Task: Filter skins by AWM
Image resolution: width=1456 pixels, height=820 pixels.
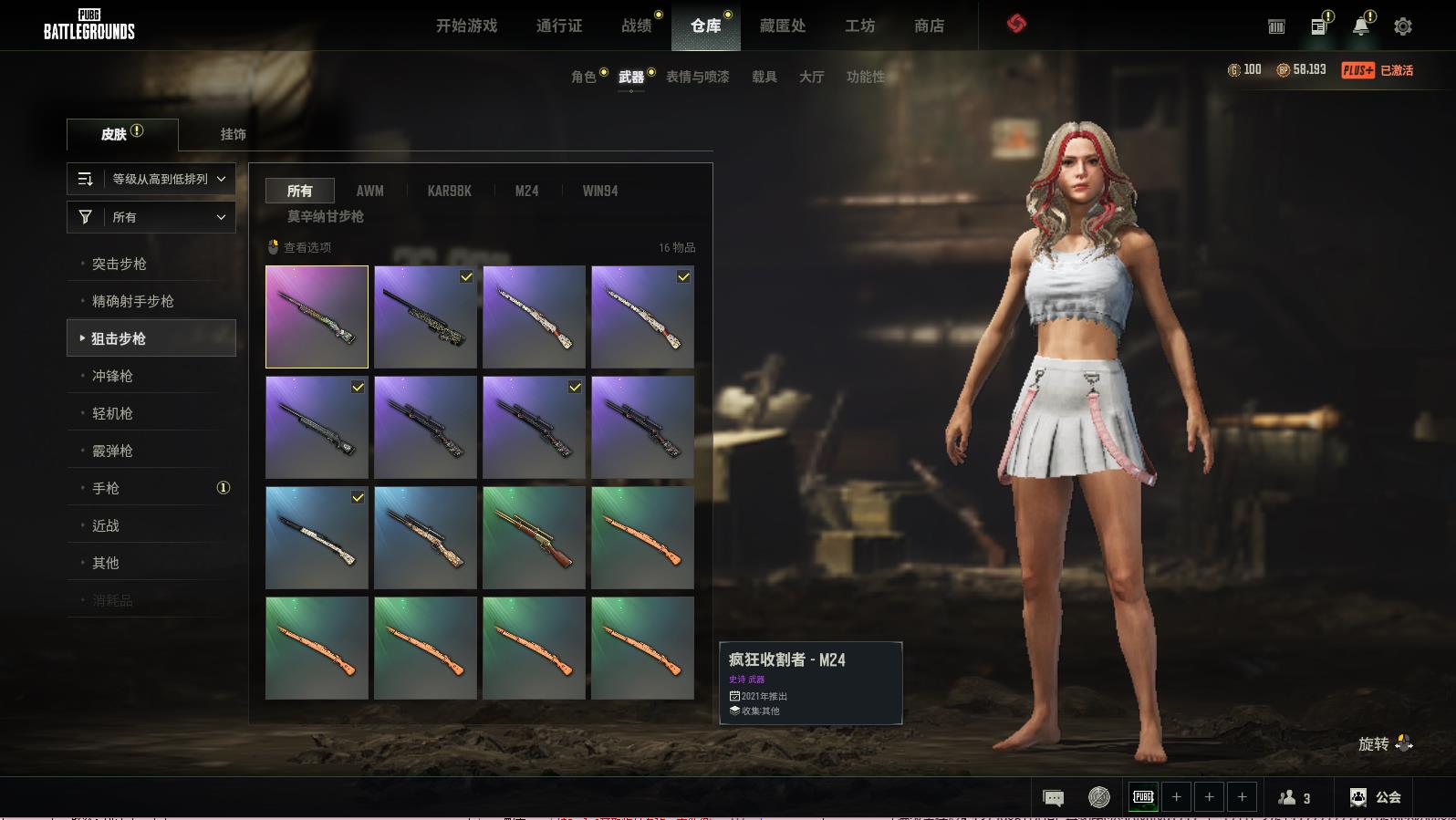Action: tap(369, 191)
